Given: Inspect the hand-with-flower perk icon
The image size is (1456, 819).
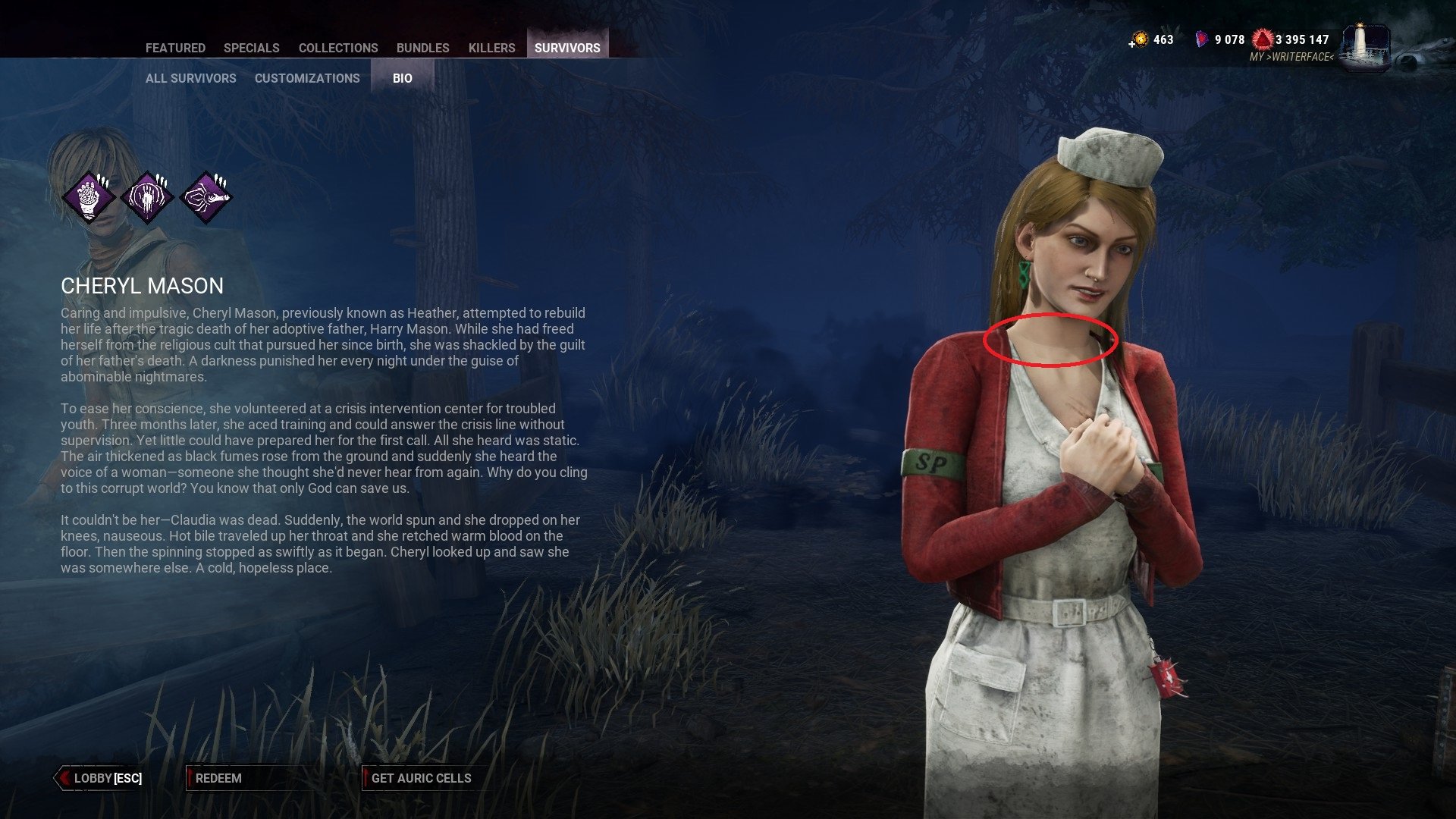Looking at the screenshot, I should [89, 198].
